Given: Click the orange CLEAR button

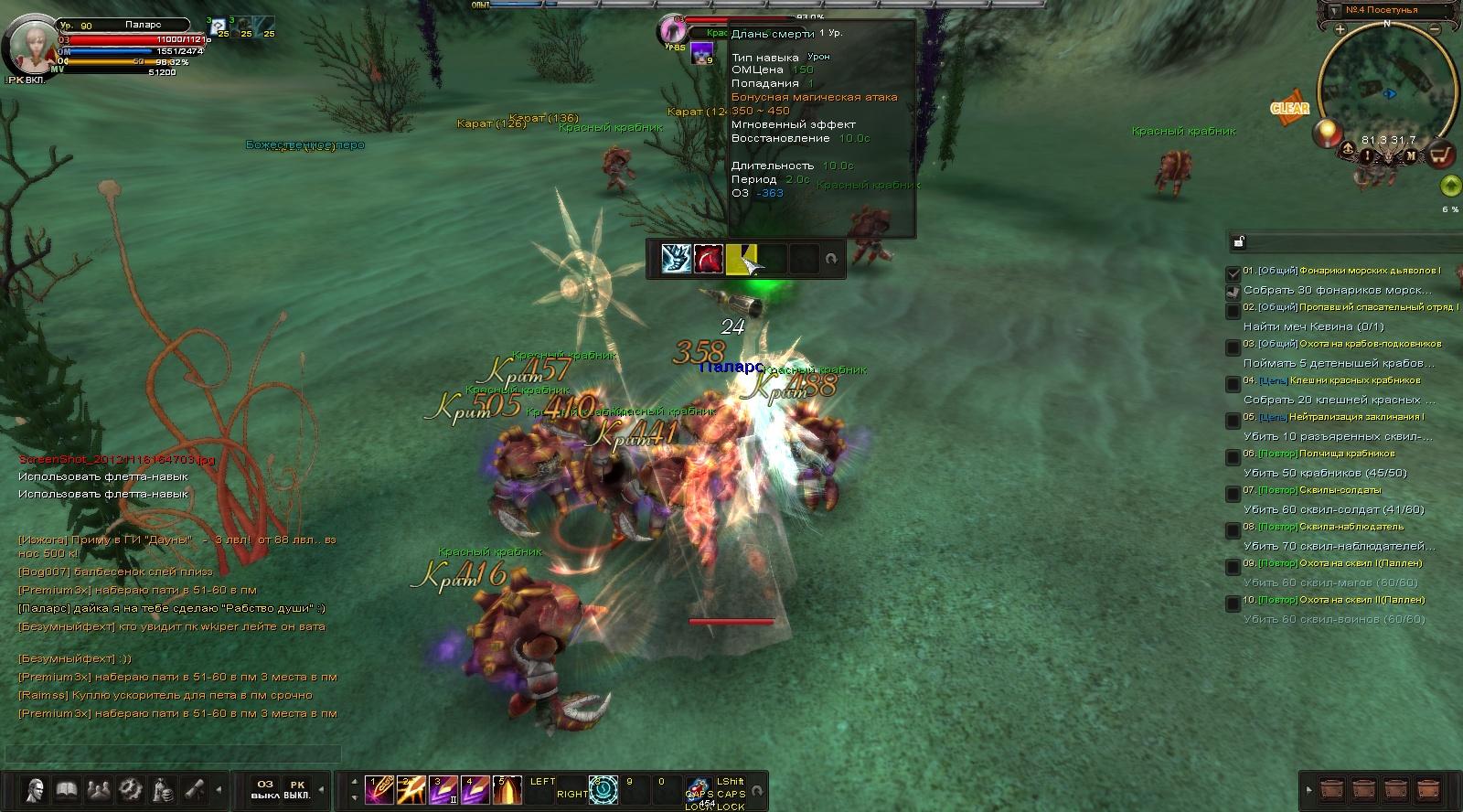Looking at the screenshot, I should tap(1289, 108).
